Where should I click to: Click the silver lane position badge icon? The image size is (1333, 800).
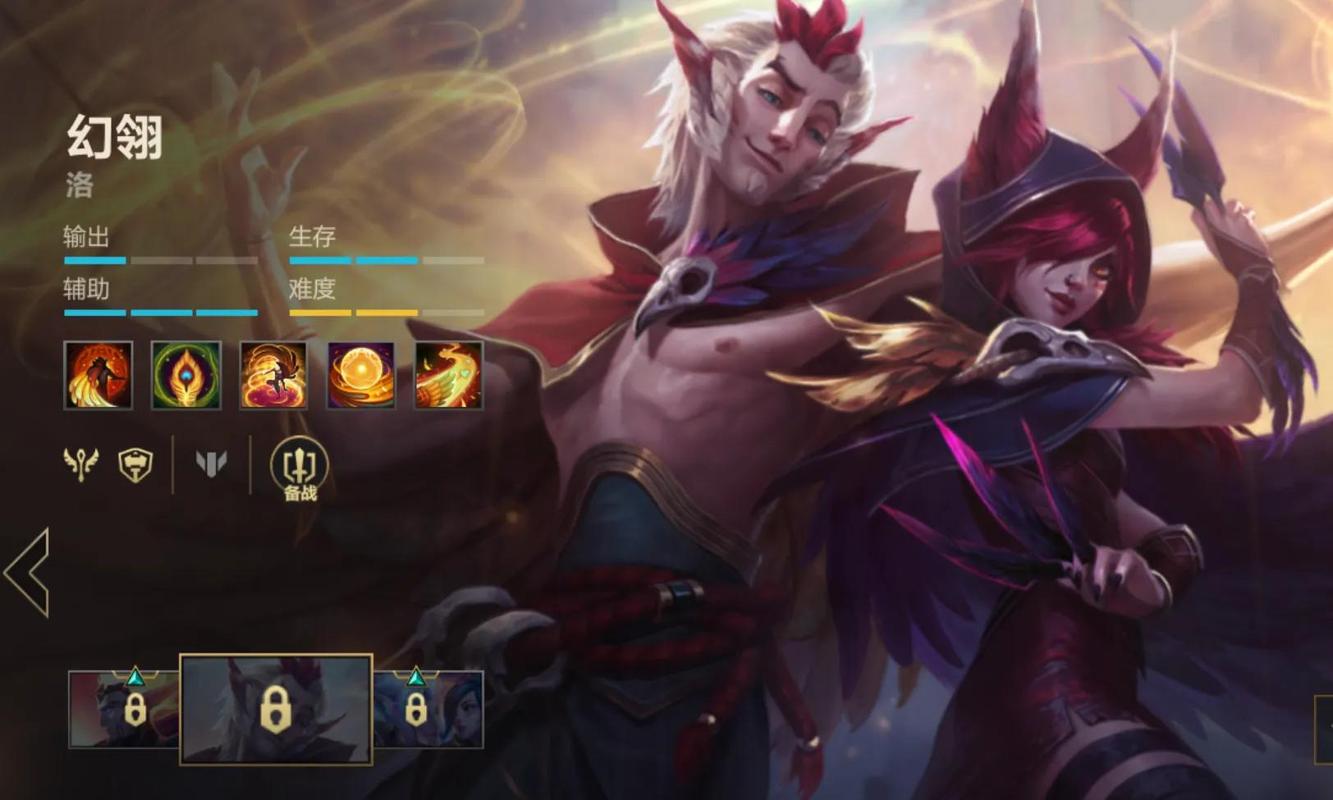click(x=211, y=463)
